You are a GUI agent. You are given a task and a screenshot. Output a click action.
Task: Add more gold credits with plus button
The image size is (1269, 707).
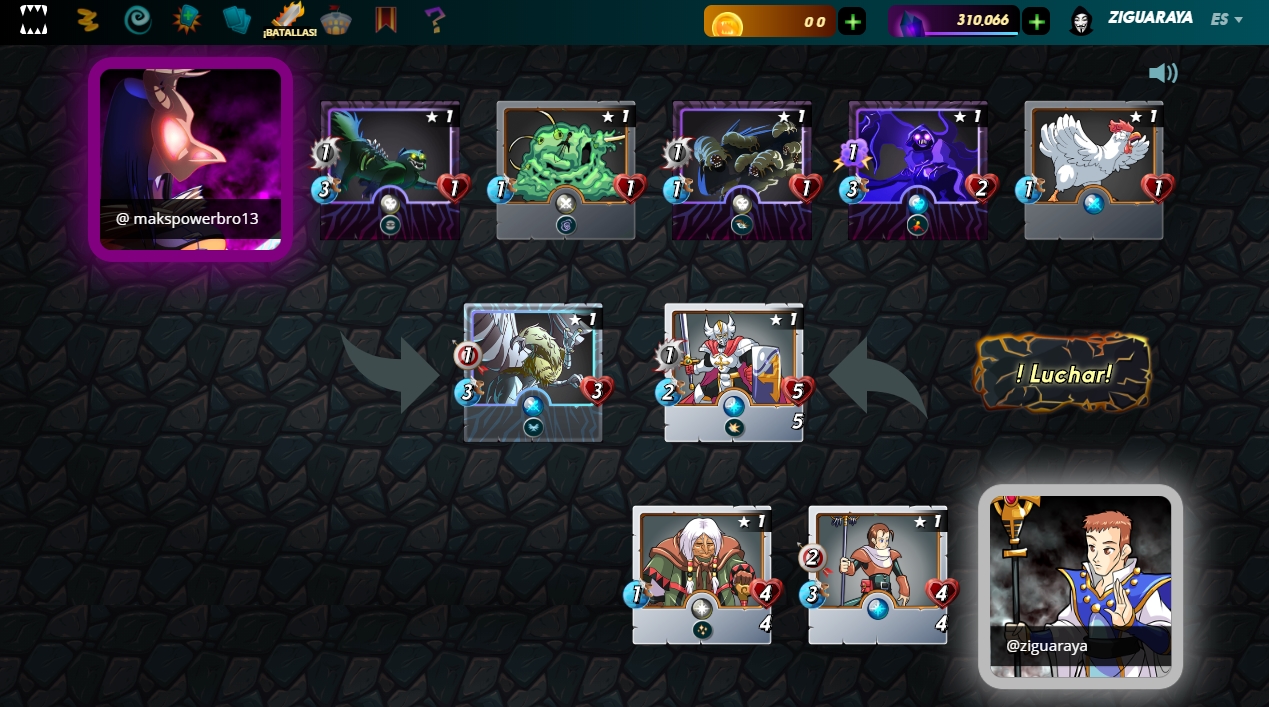point(852,21)
